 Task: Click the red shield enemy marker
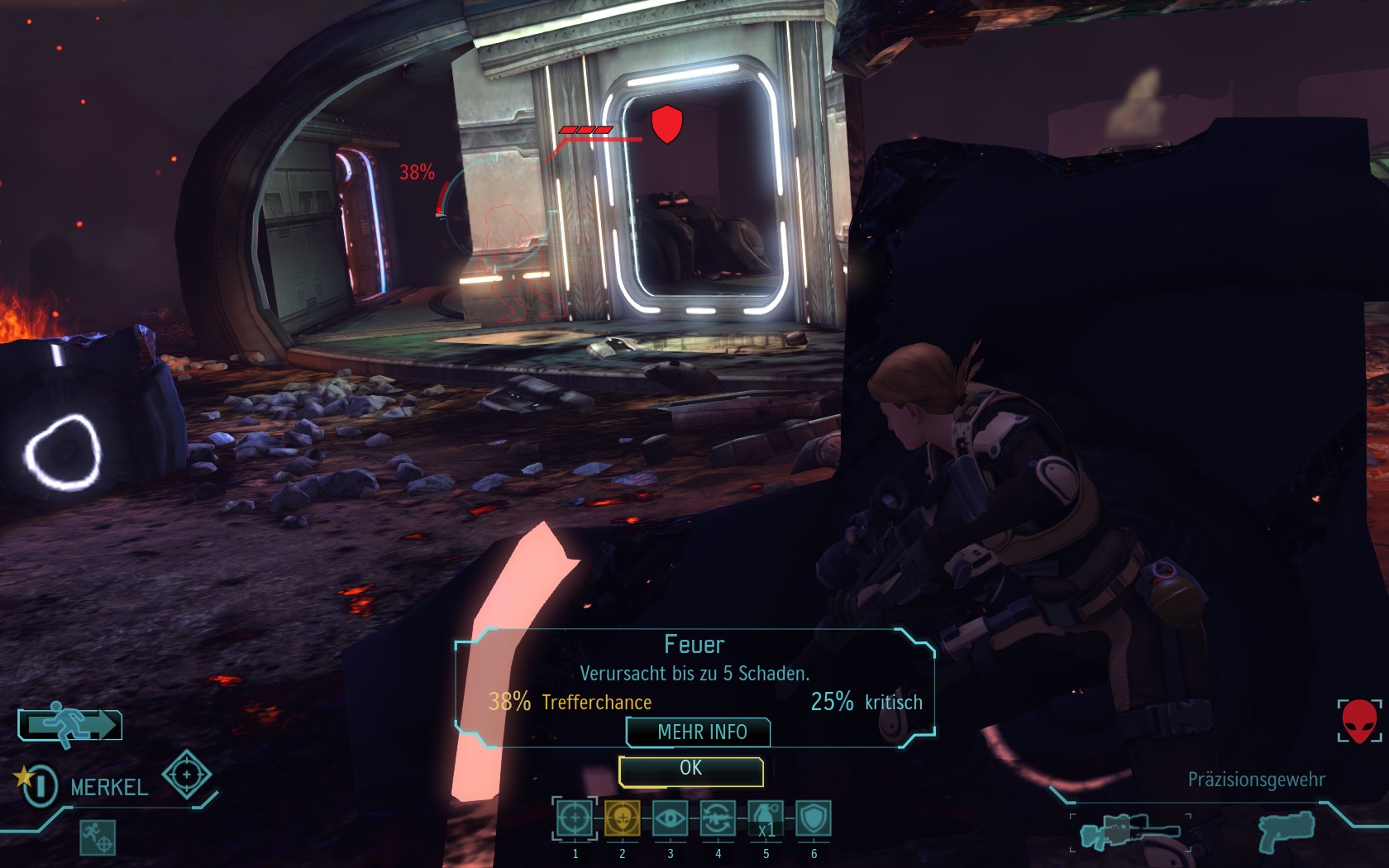tap(666, 125)
